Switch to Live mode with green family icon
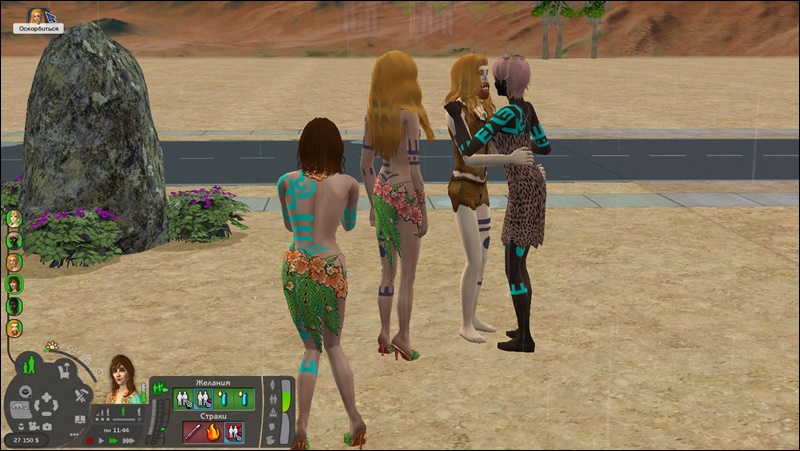800x451 pixels. pyautogui.click(x=28, y=364)
